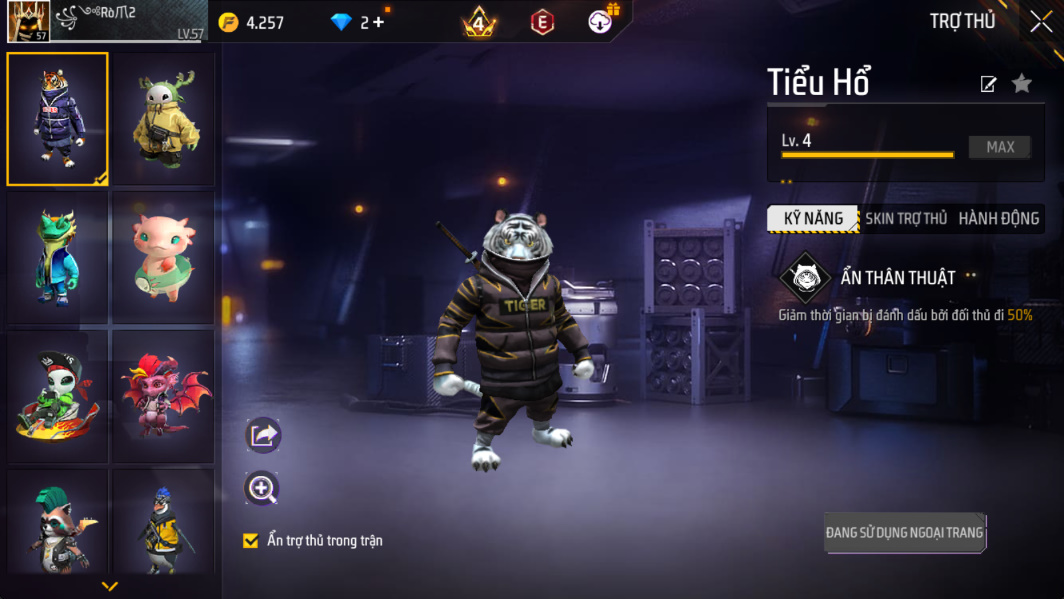
Task: Choose the red winged dragon pet
Action: (164, 396)
